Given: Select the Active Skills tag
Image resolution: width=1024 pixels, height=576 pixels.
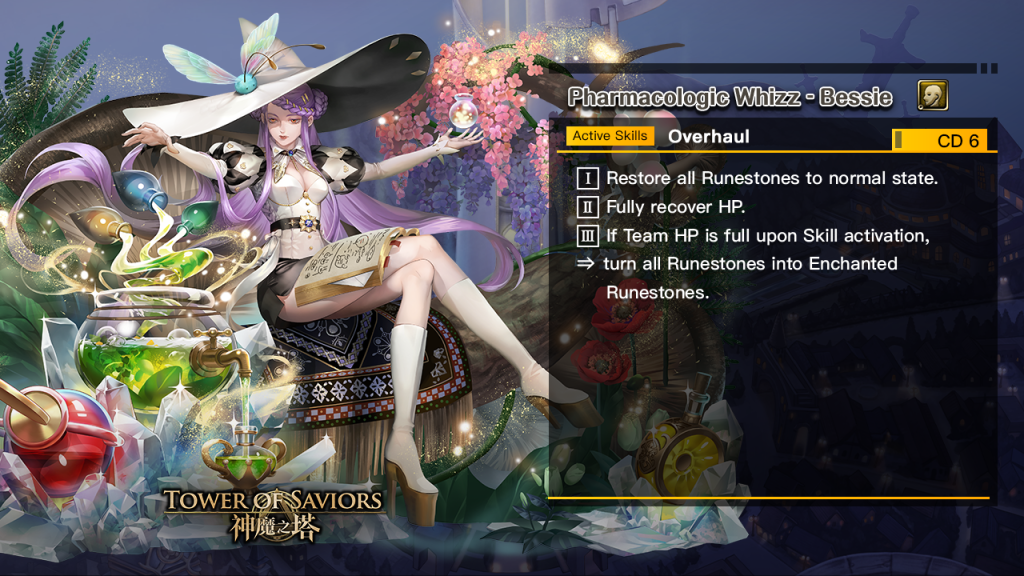Looking at the screenshot, I should coord(610,136).
